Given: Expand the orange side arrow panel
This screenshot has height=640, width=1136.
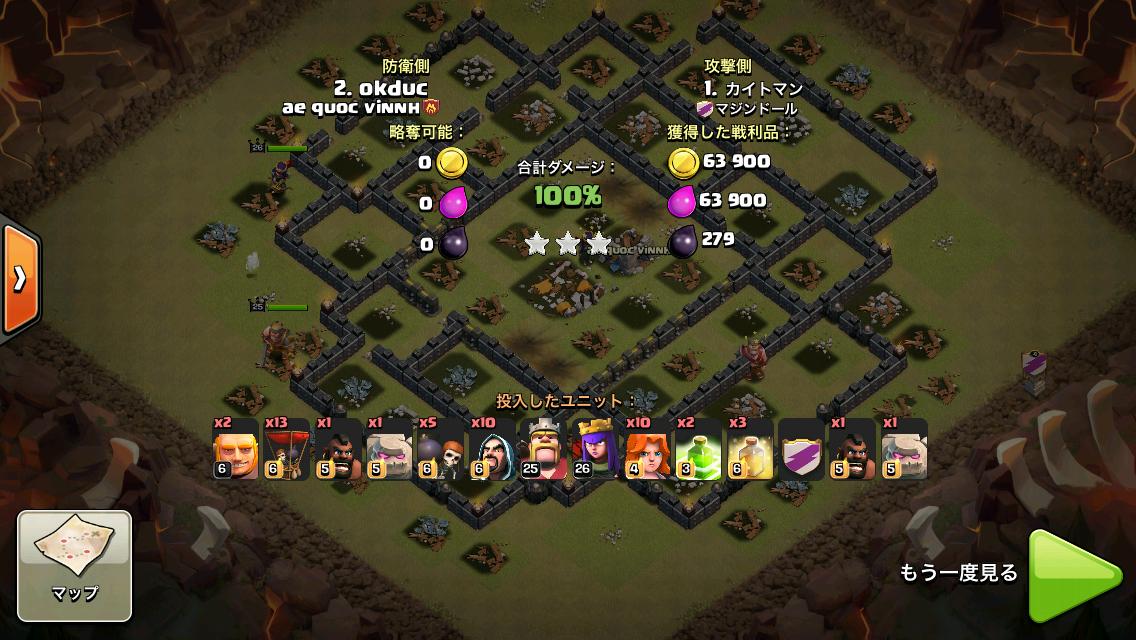Looking at the screenshot, I should coord(19,279).
